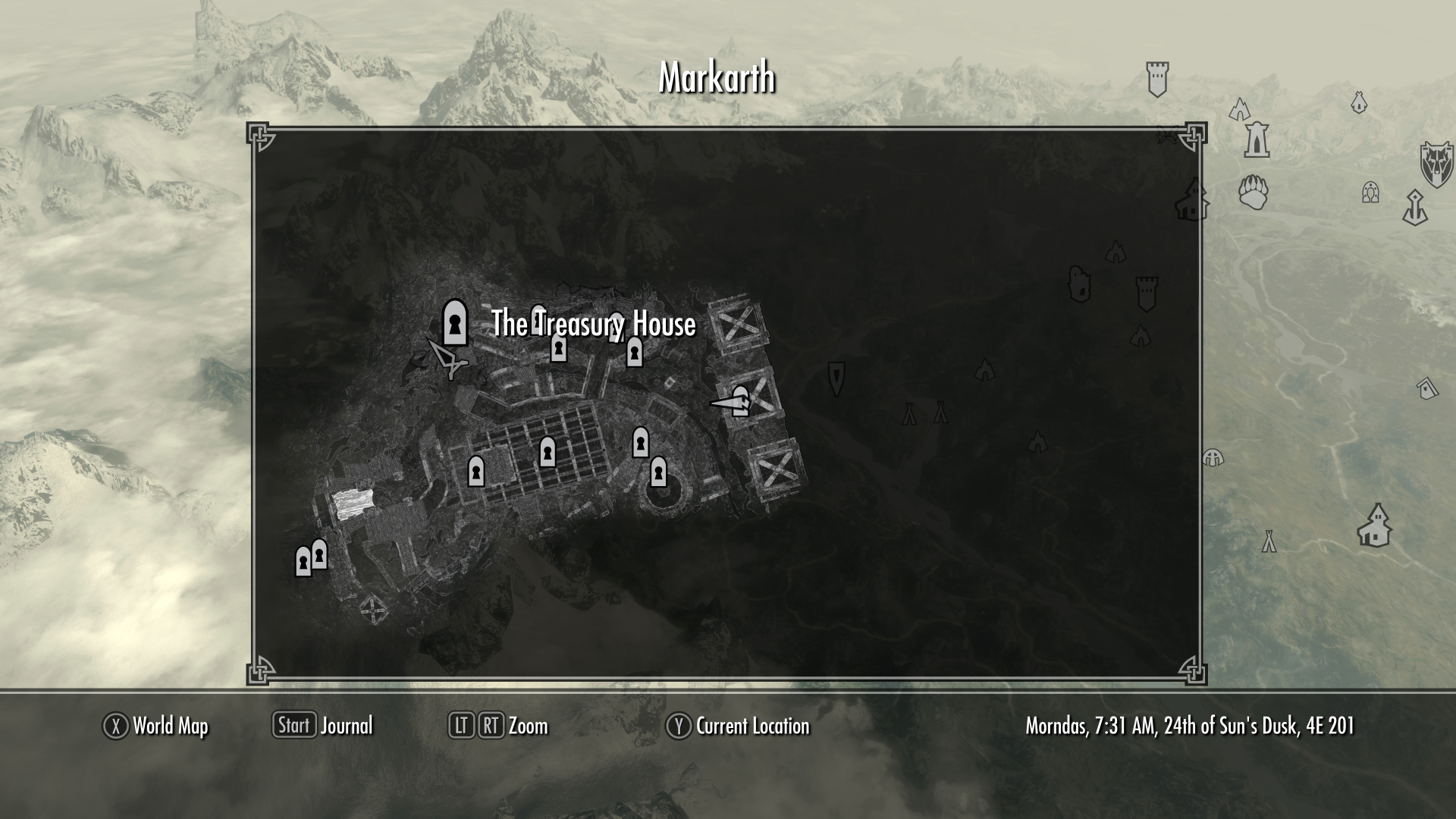Select the birdhouse mill marker on the right side
1456x819 pixels.
coord(1427,388)
